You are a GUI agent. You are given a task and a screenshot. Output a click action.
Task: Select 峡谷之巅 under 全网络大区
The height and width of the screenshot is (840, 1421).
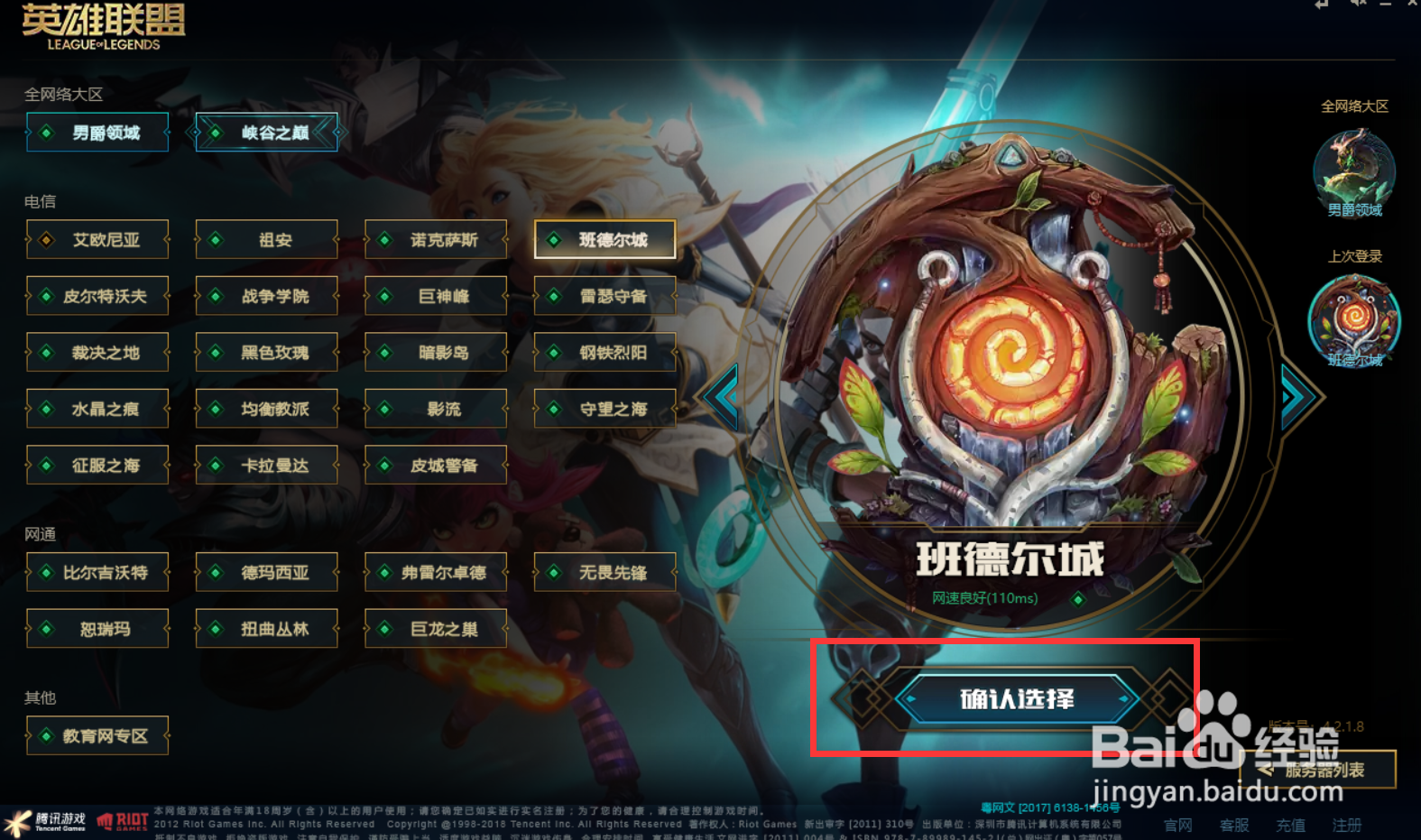[x=266, y=132]
